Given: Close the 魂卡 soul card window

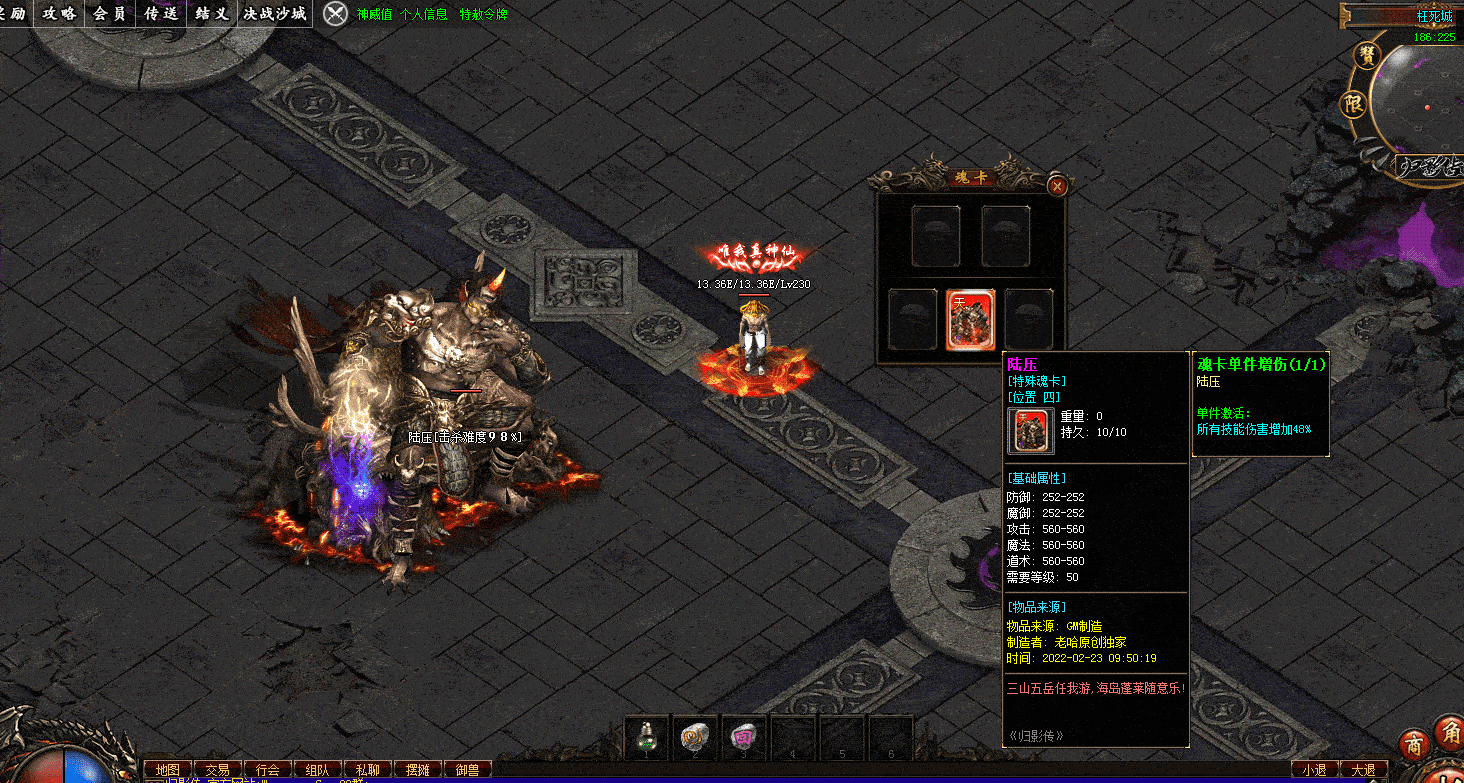Looking at the screenshot, I should 1057,186.
